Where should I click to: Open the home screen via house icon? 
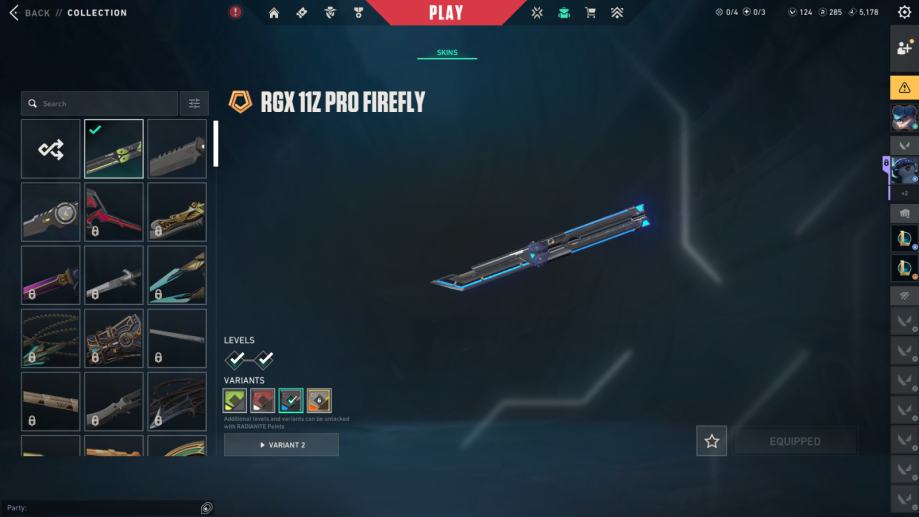[274, 13]
